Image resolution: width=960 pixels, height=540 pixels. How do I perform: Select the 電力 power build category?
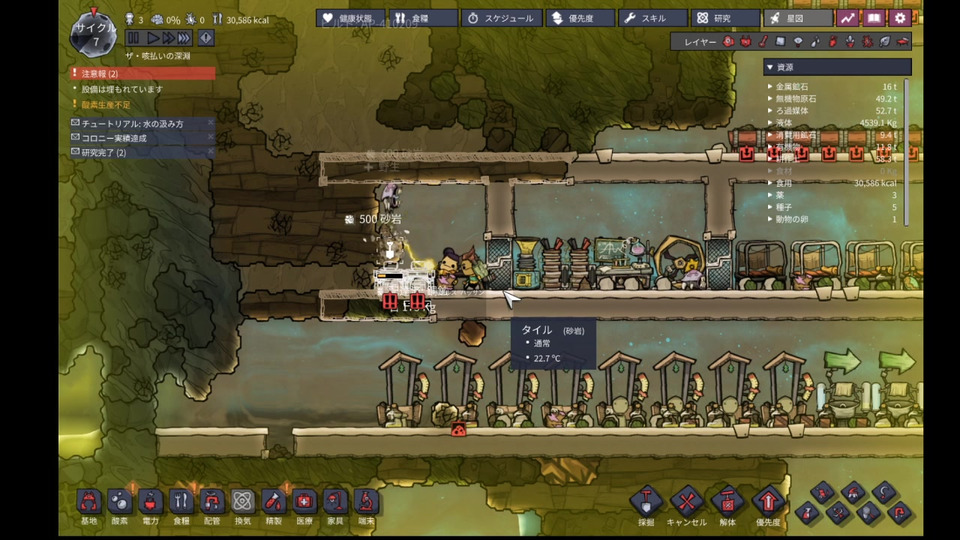point(151,502)
